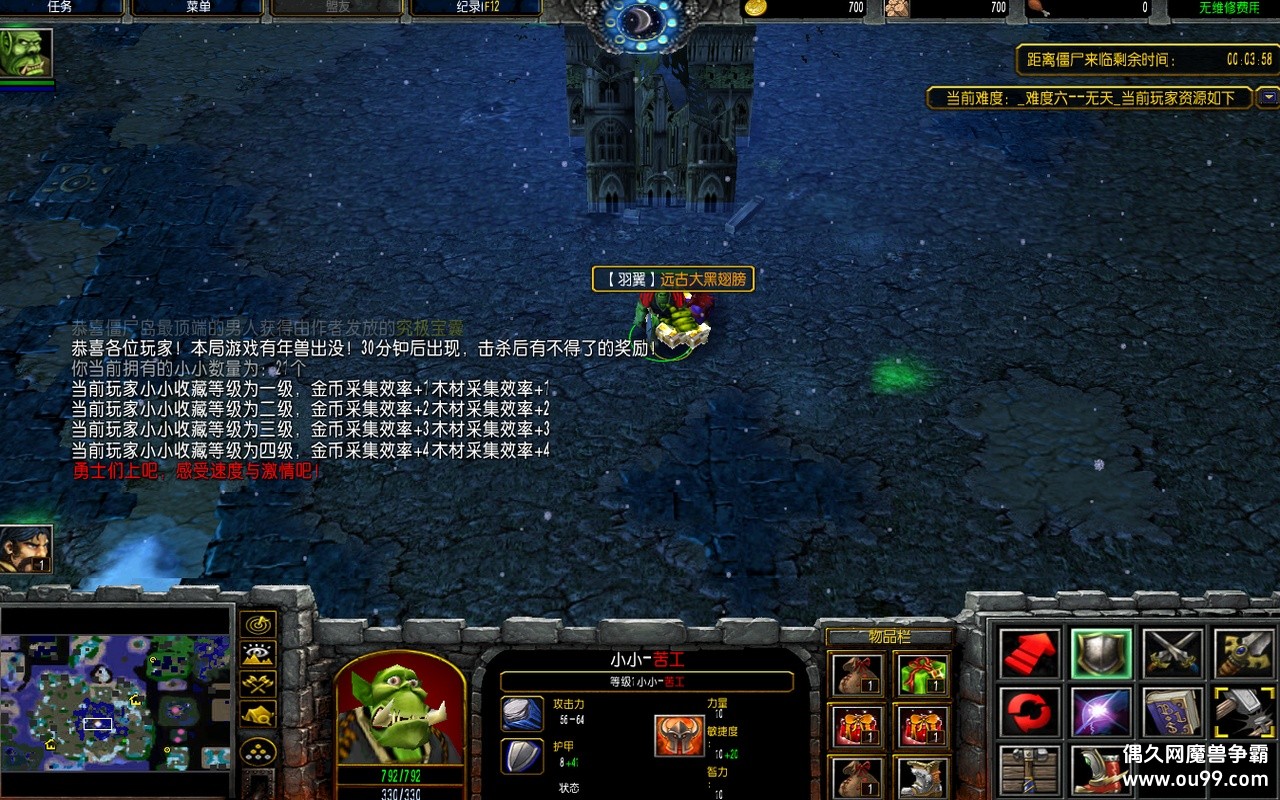Toggle ally color mode (crossed axes)
The width and height of the screenshot is (1280, 800).
[x=259, y=685]
